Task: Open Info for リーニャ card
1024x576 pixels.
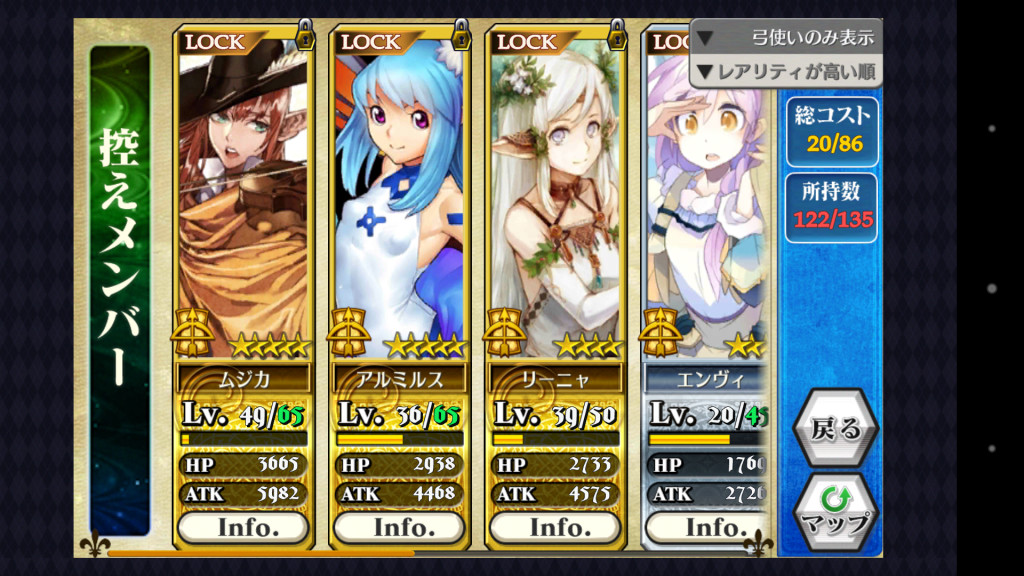Action: pyautogui.click(x=555, y=527)
